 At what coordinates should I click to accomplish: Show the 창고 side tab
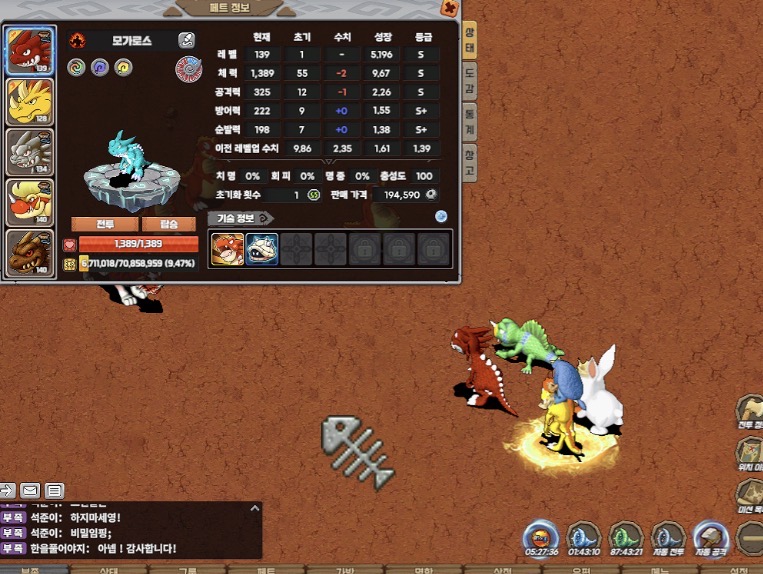(x=469, y=162)
